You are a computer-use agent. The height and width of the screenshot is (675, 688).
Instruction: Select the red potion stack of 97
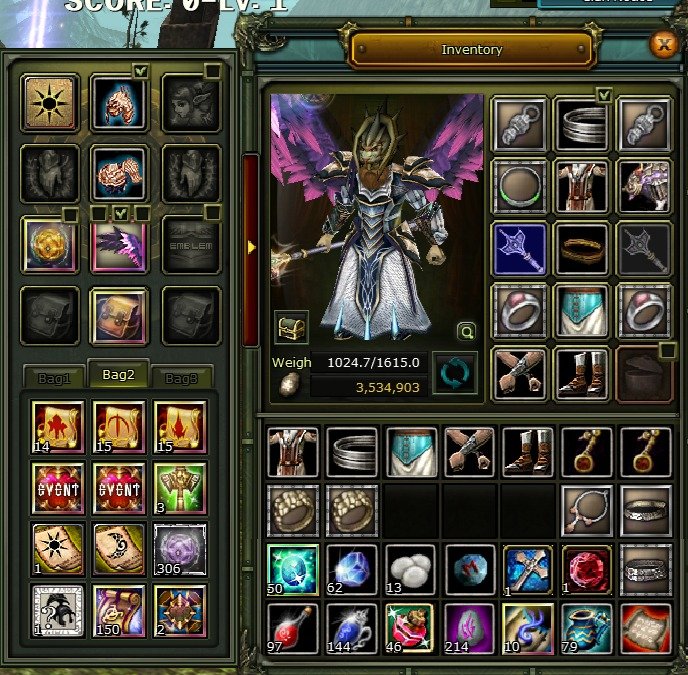coord(293,628)
